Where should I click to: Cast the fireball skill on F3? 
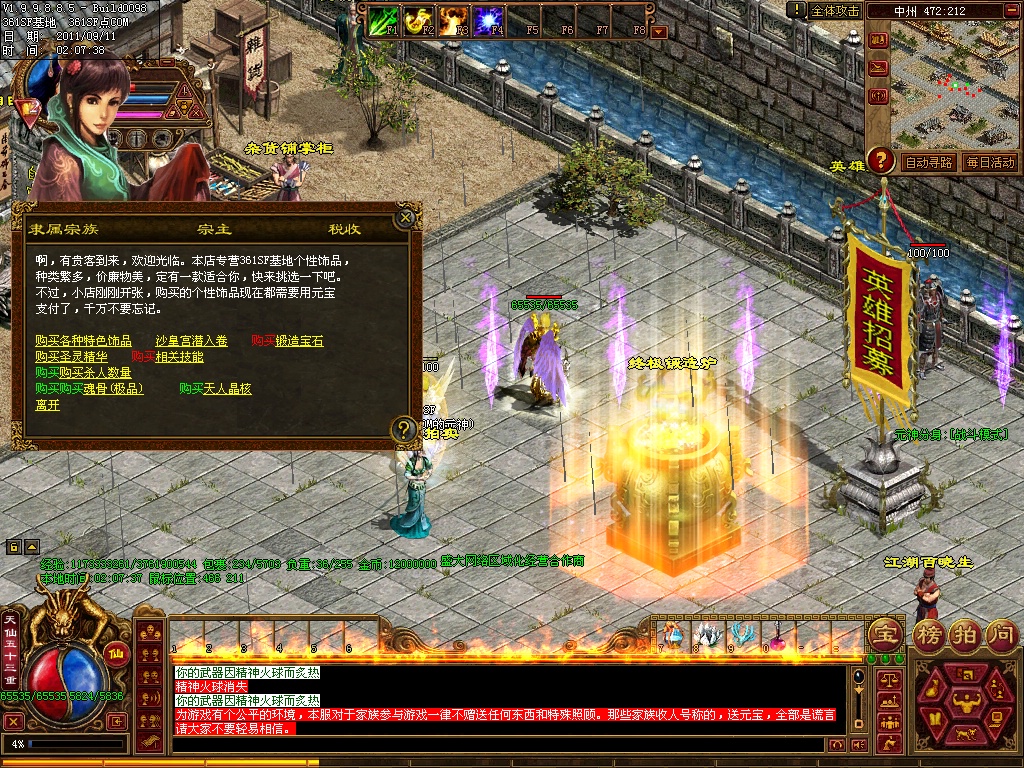tap(453, 19)
